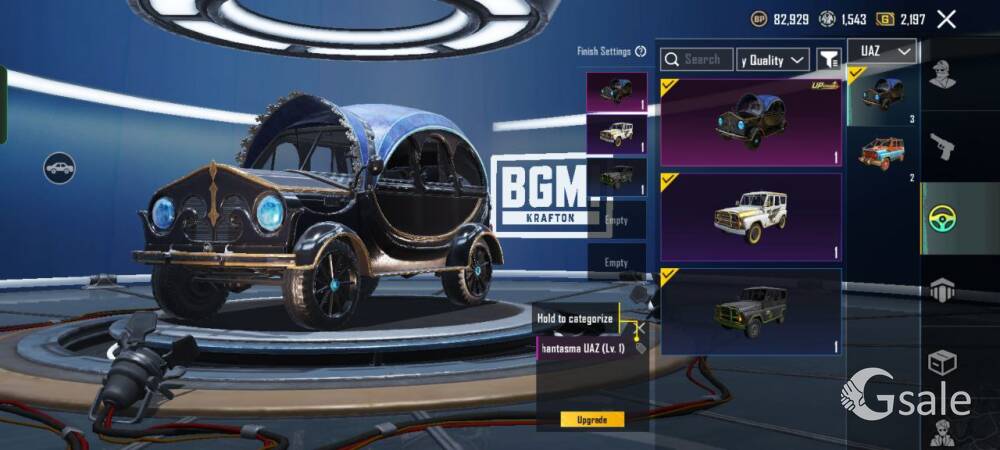Select the green UAZ finish slot
1000x450 pixels.
616,176
